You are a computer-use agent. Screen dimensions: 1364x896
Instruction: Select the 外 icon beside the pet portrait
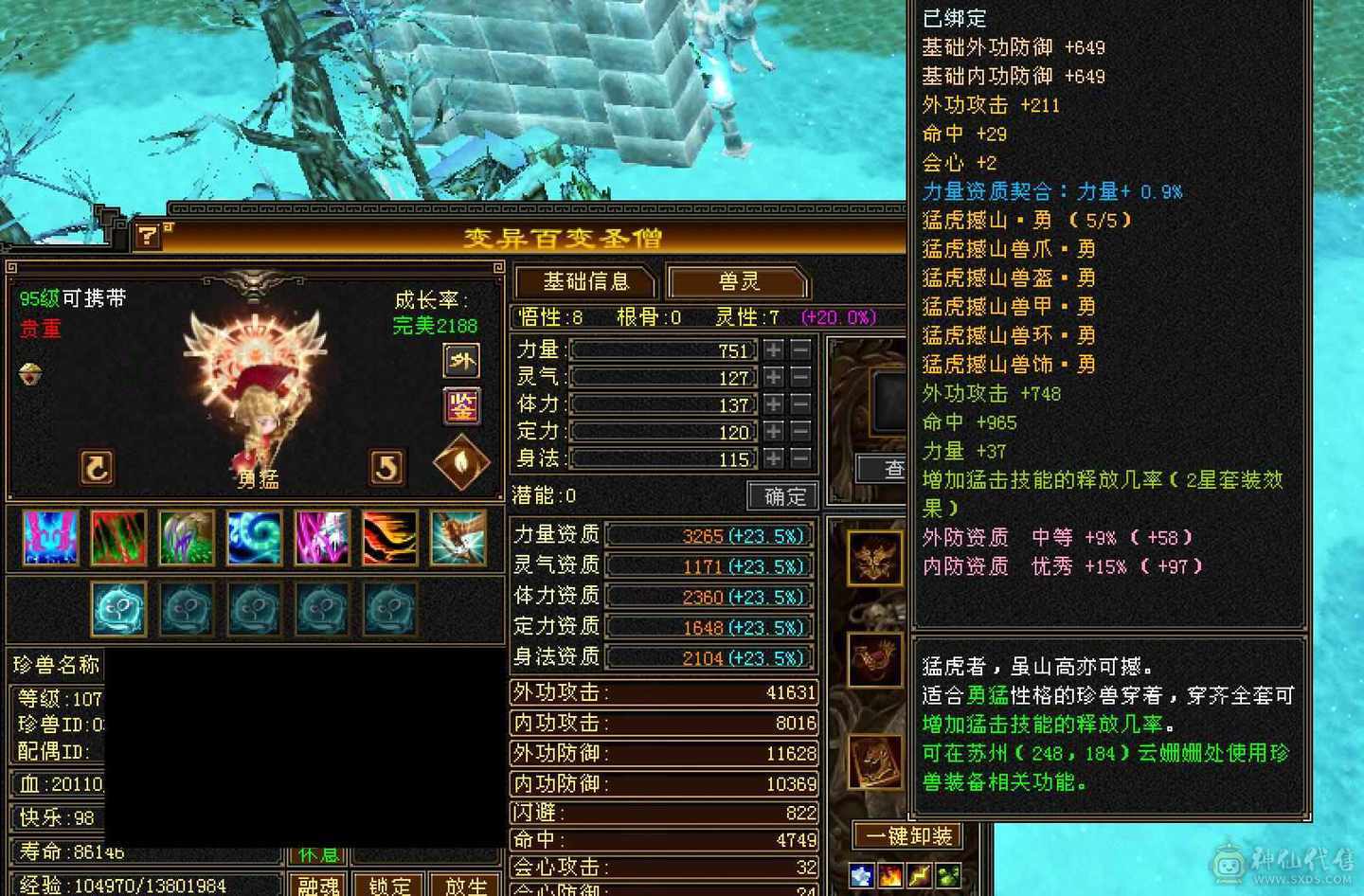coord(461,361)
